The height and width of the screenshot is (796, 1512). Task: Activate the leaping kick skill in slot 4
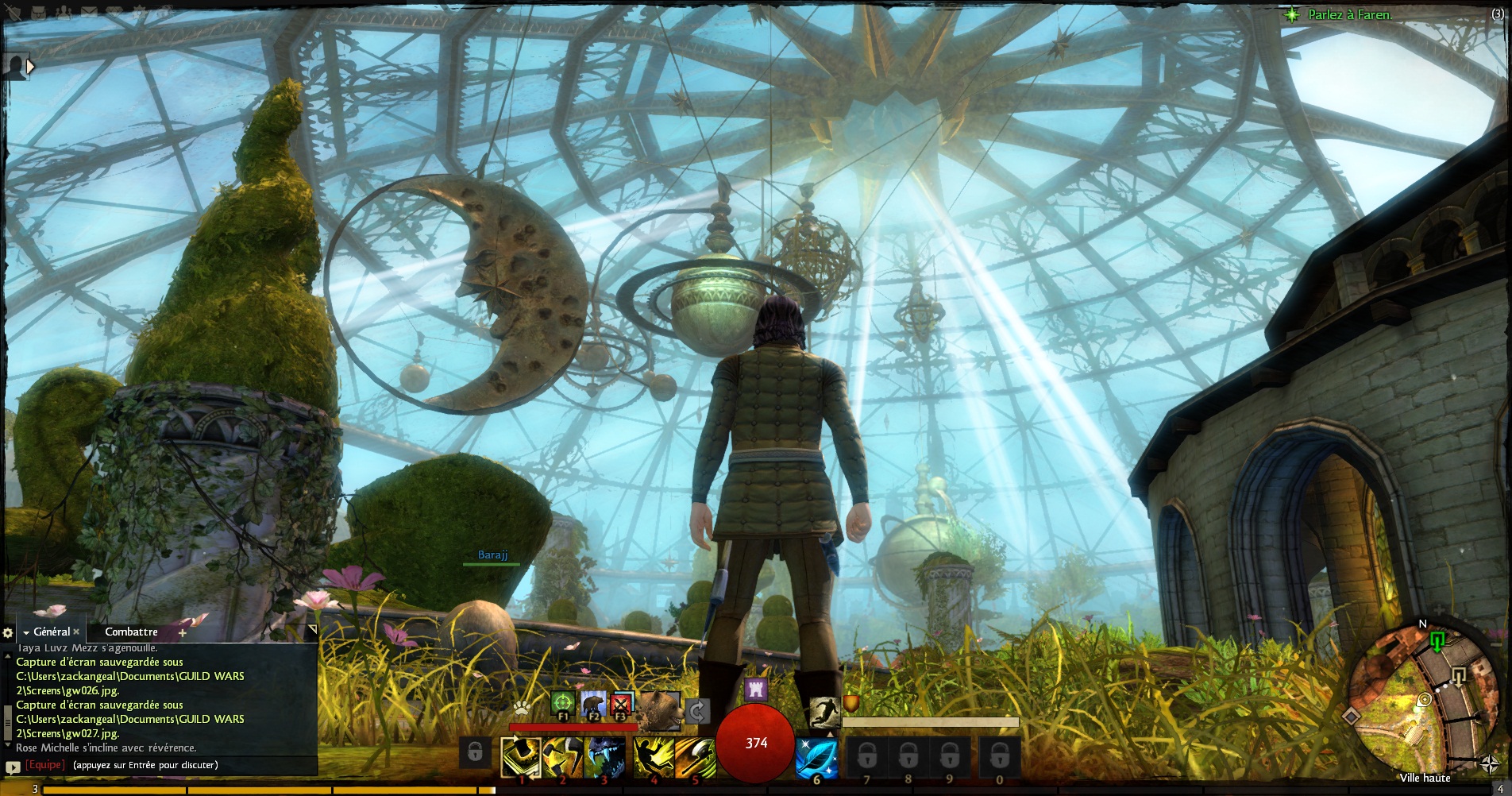coord(653,756)
